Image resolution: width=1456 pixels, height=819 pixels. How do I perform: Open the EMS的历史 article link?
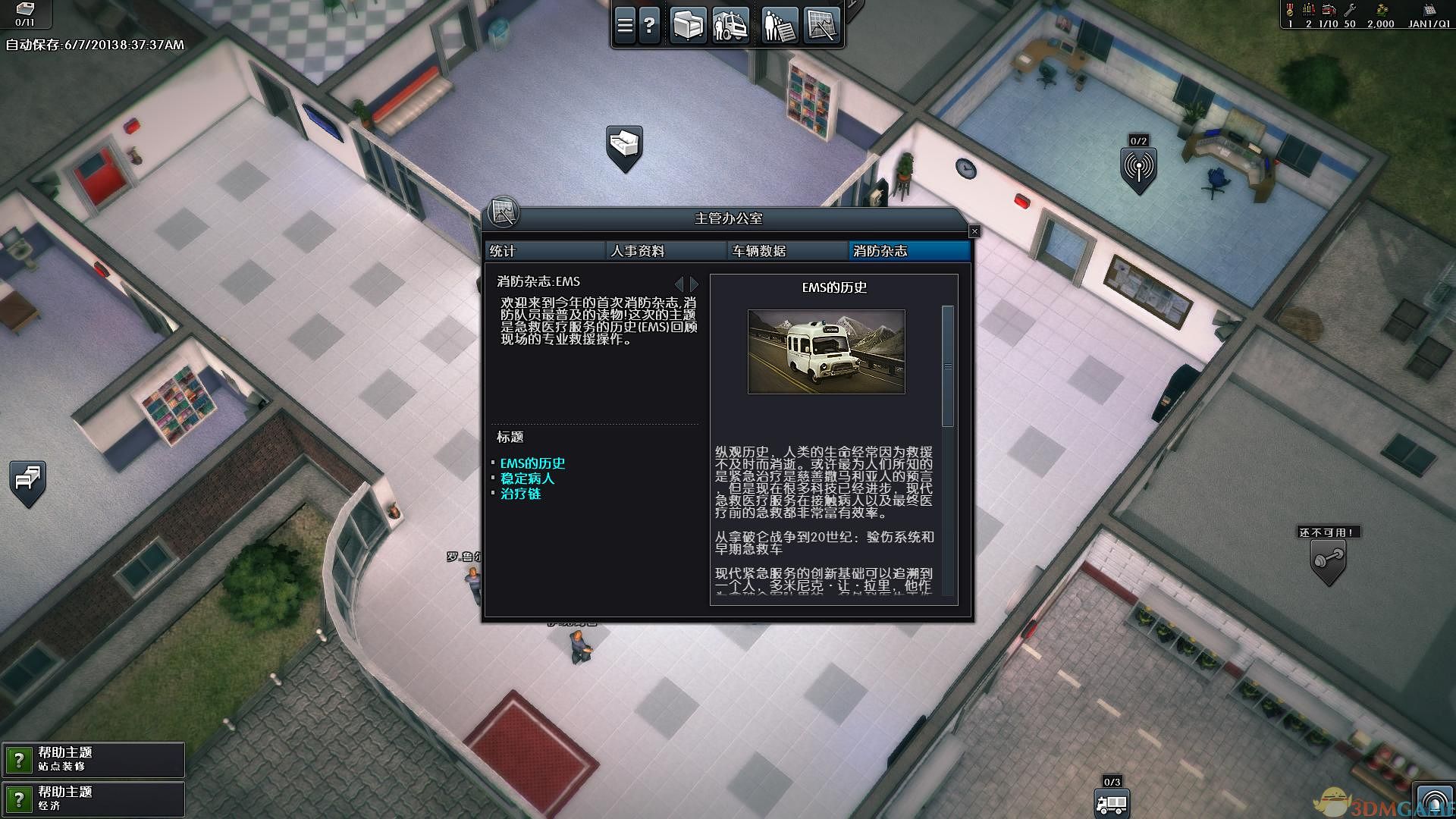(533, 463)
